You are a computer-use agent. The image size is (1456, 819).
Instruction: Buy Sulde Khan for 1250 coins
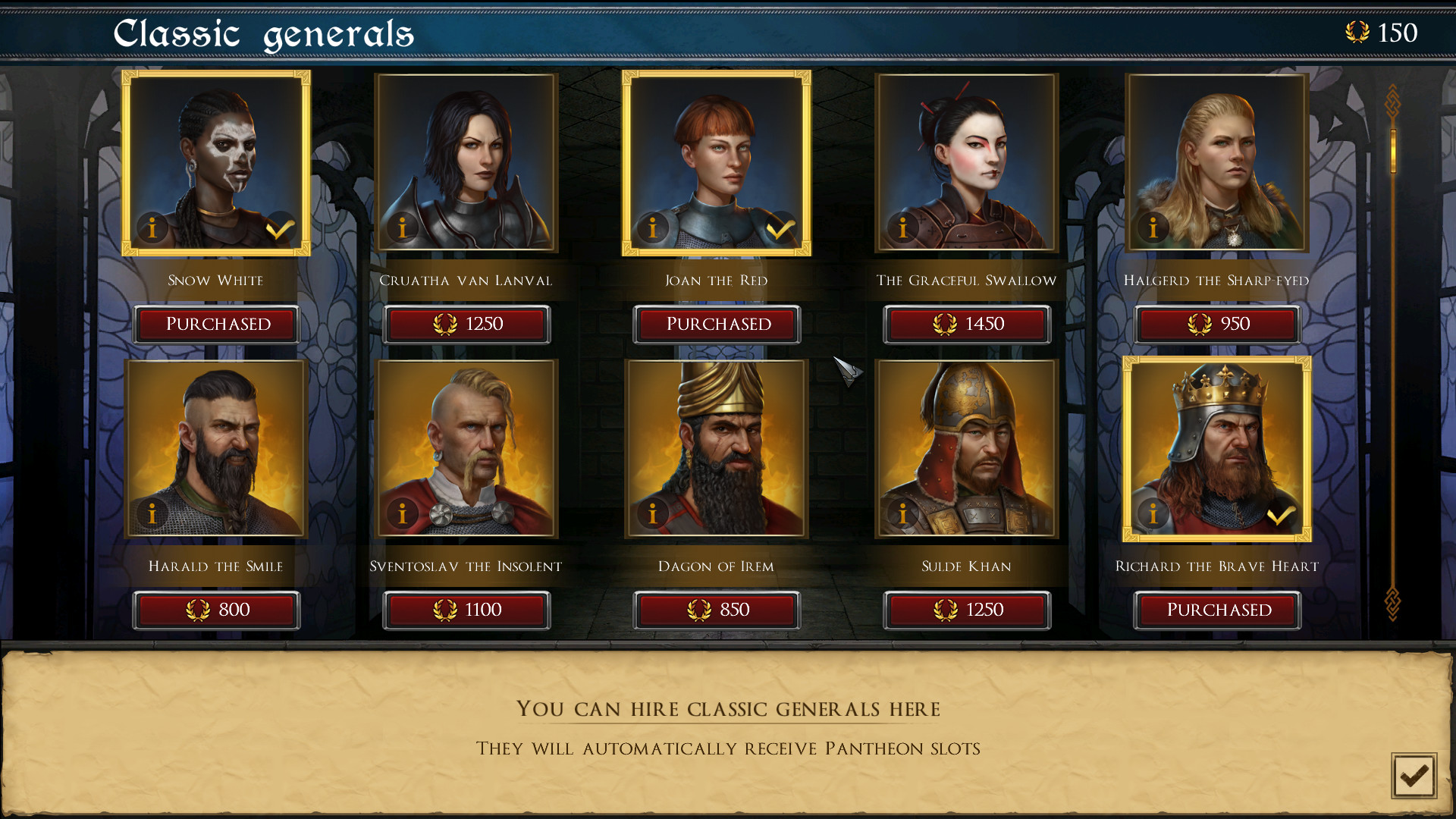(x=968, y=610)
